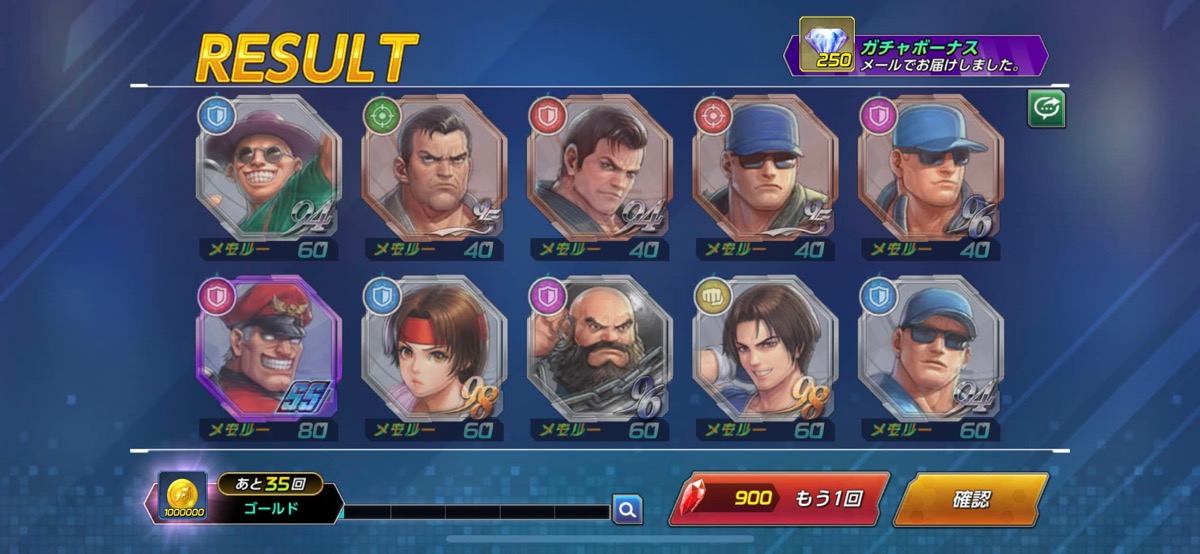1200x554 pixels.
Task: Tap the ガチャボーナス diamond banner
Action: pyautogui.click(x=920, y=56)
